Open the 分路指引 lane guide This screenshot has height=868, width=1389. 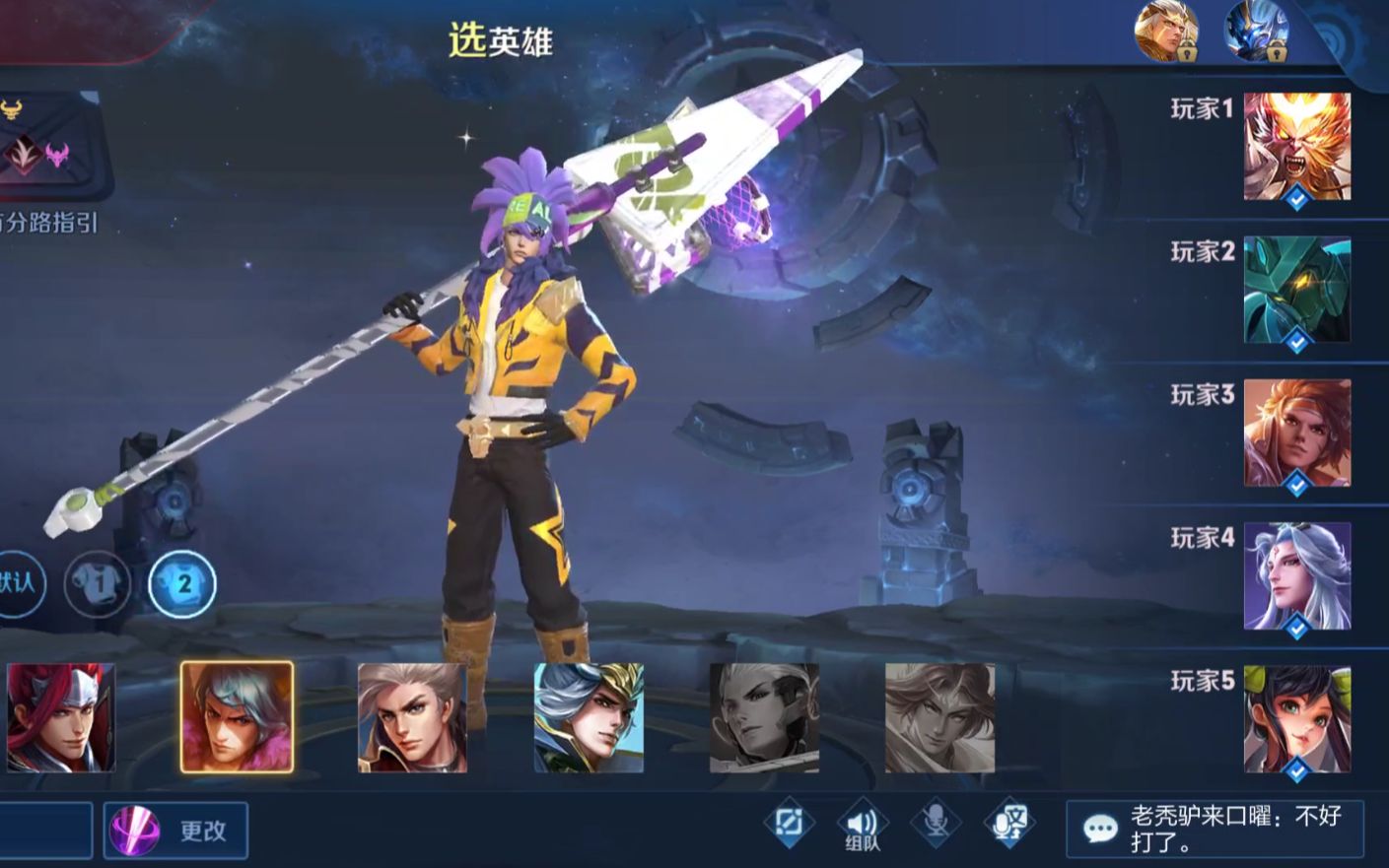tap(49, 223)
